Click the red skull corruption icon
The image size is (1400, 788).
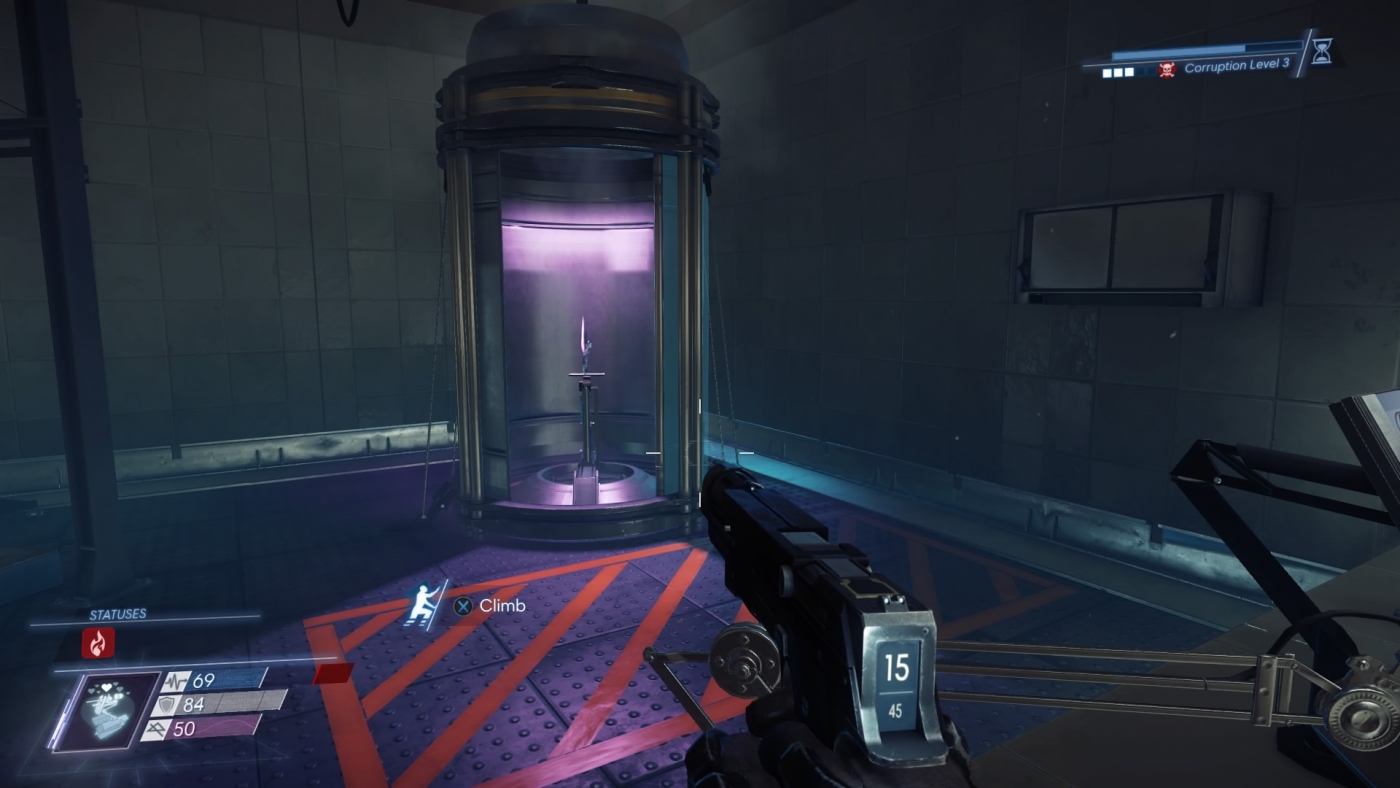point(1166,70)
